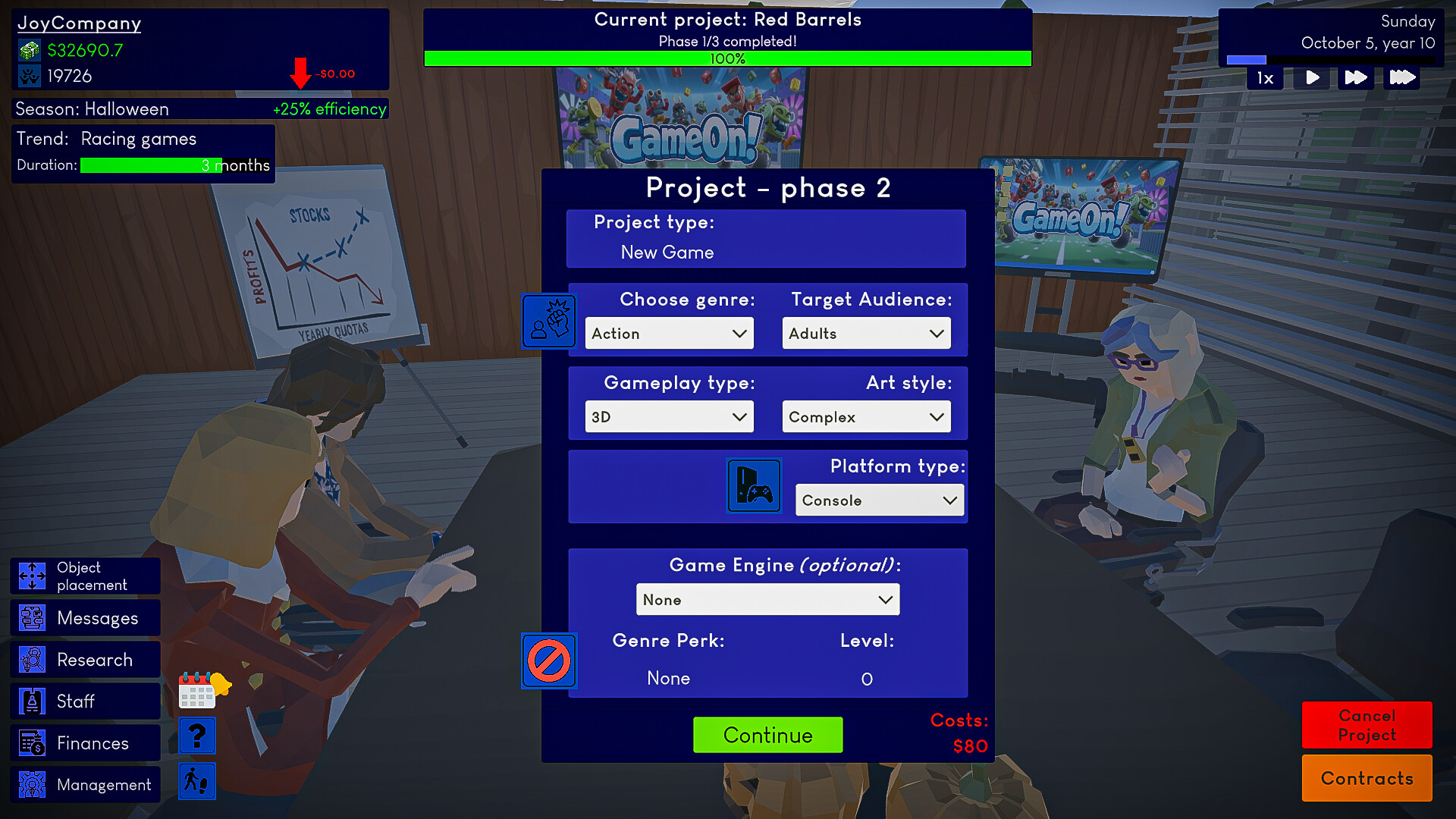
Task: Click the question mark help icon
Action: coord(196,735)
